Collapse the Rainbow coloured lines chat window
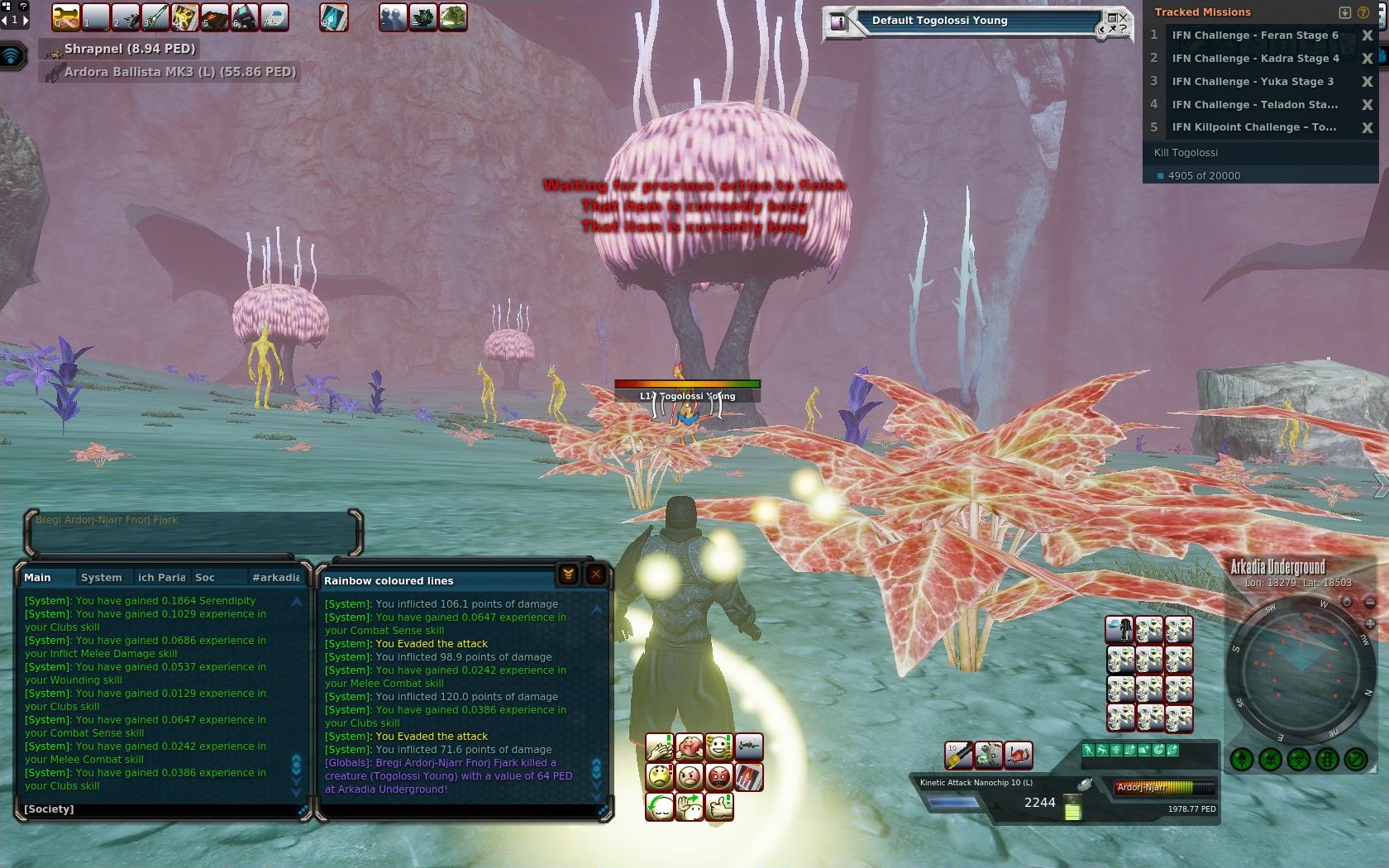Viewport: 1389px width, 868px height. coord(568,575)
